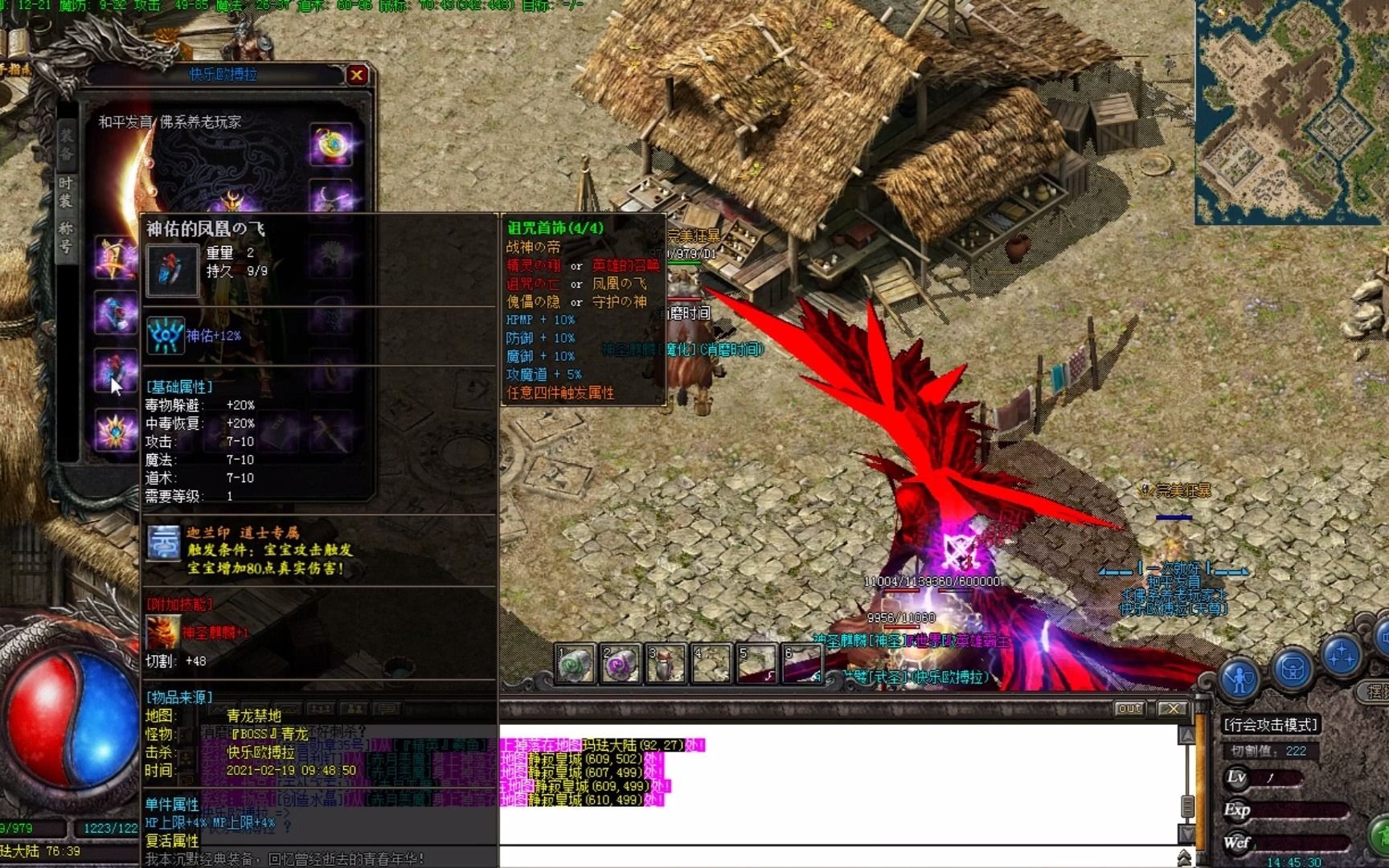The height and width of the screenshot is (868, 1389).
Task: Open the bag chest icon
Action: pyautogui.click(x=1292, y=669)
